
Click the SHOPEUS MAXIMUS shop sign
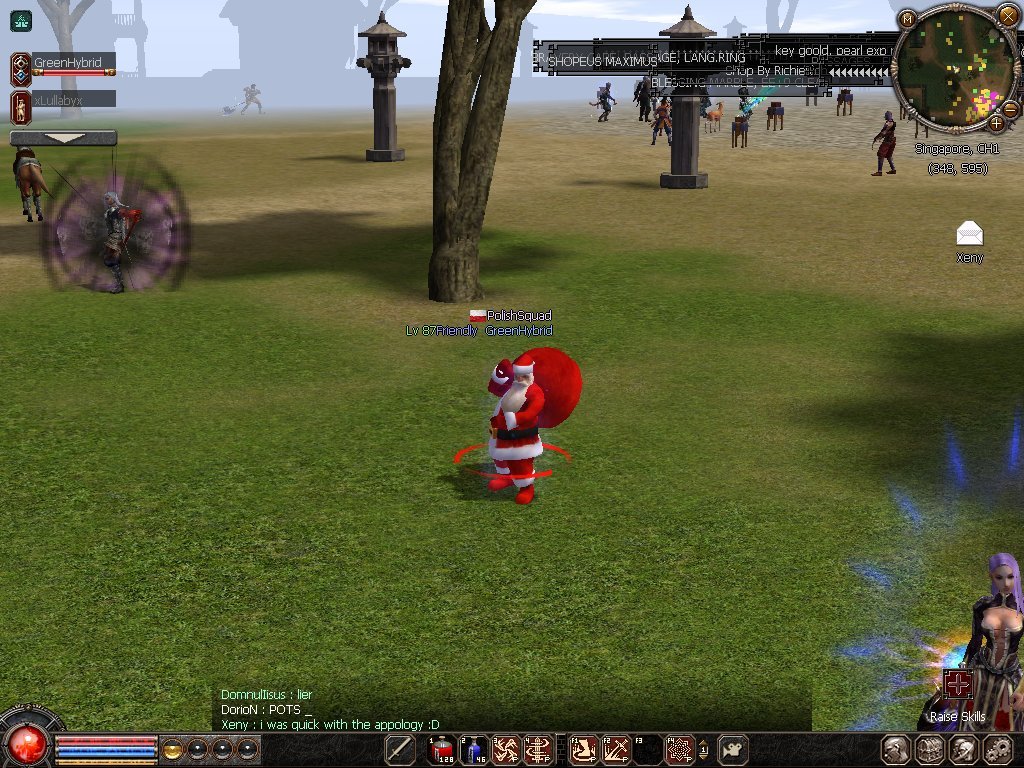pyautogui.click(x=602, y=61)
